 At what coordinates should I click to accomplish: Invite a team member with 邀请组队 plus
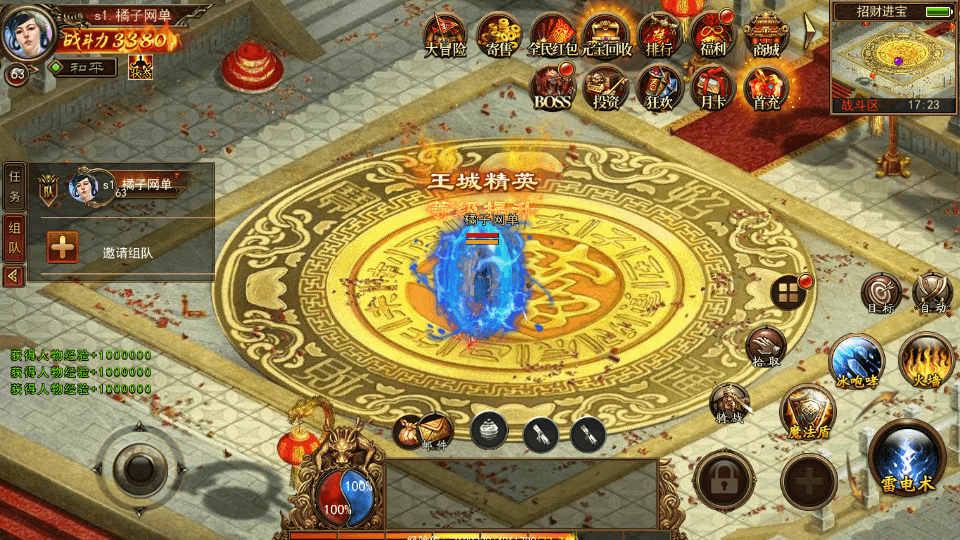tap(62, 247)
